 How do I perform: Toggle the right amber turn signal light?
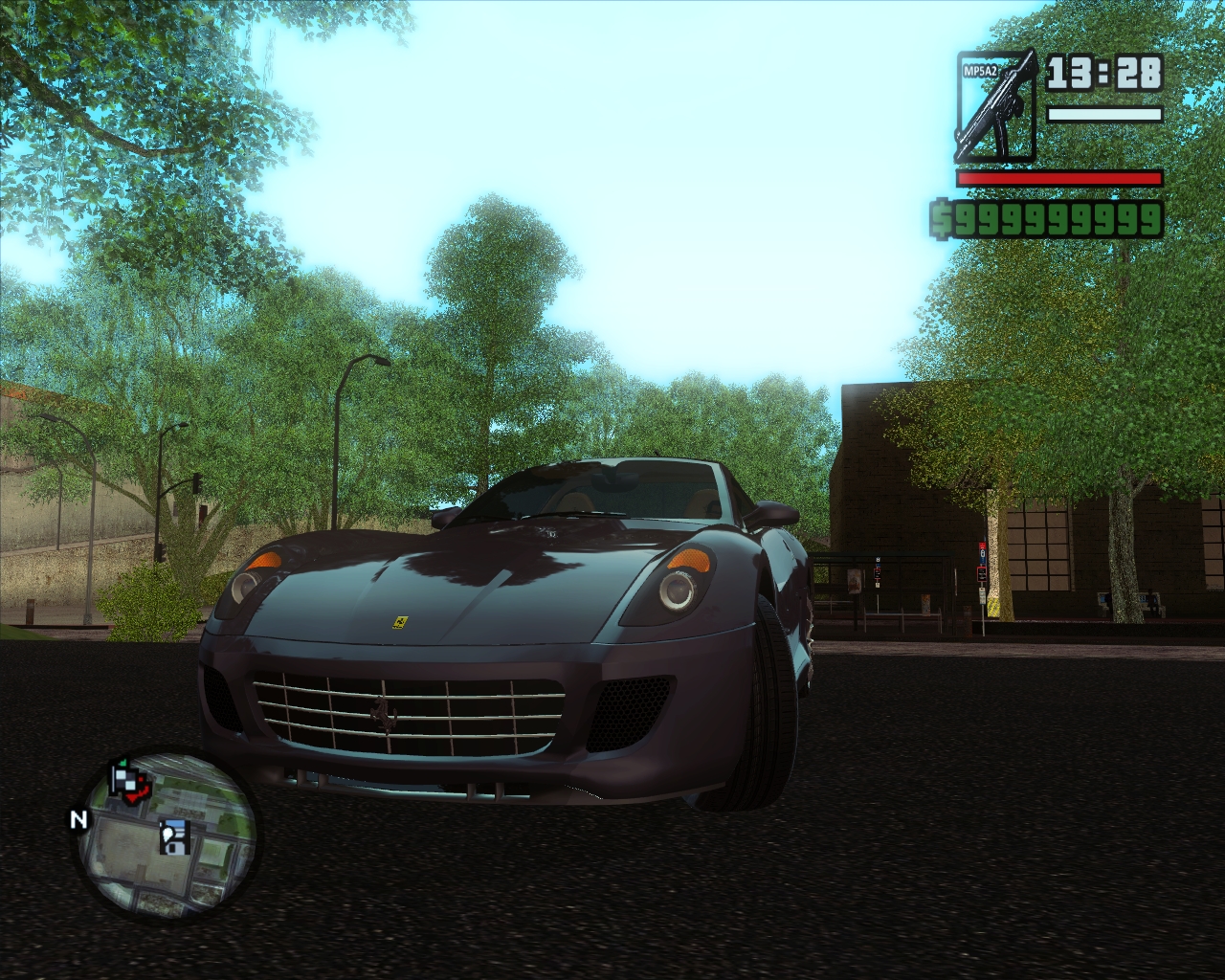click(687, 559)
